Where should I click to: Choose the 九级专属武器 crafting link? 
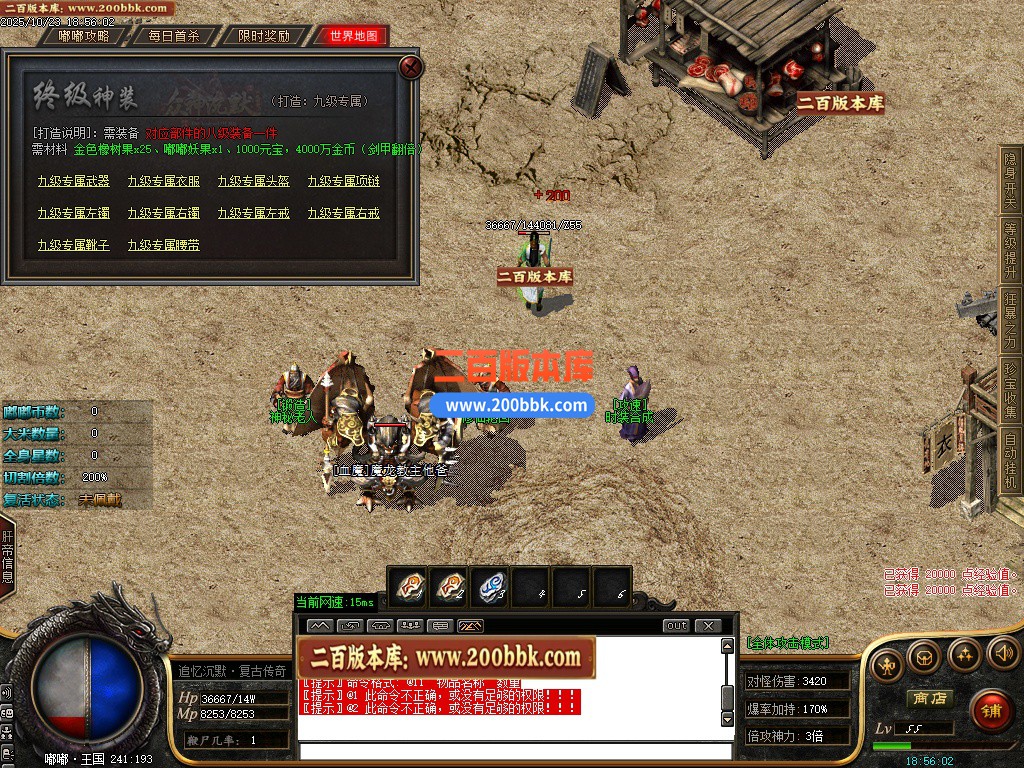(x=74, y=181)
